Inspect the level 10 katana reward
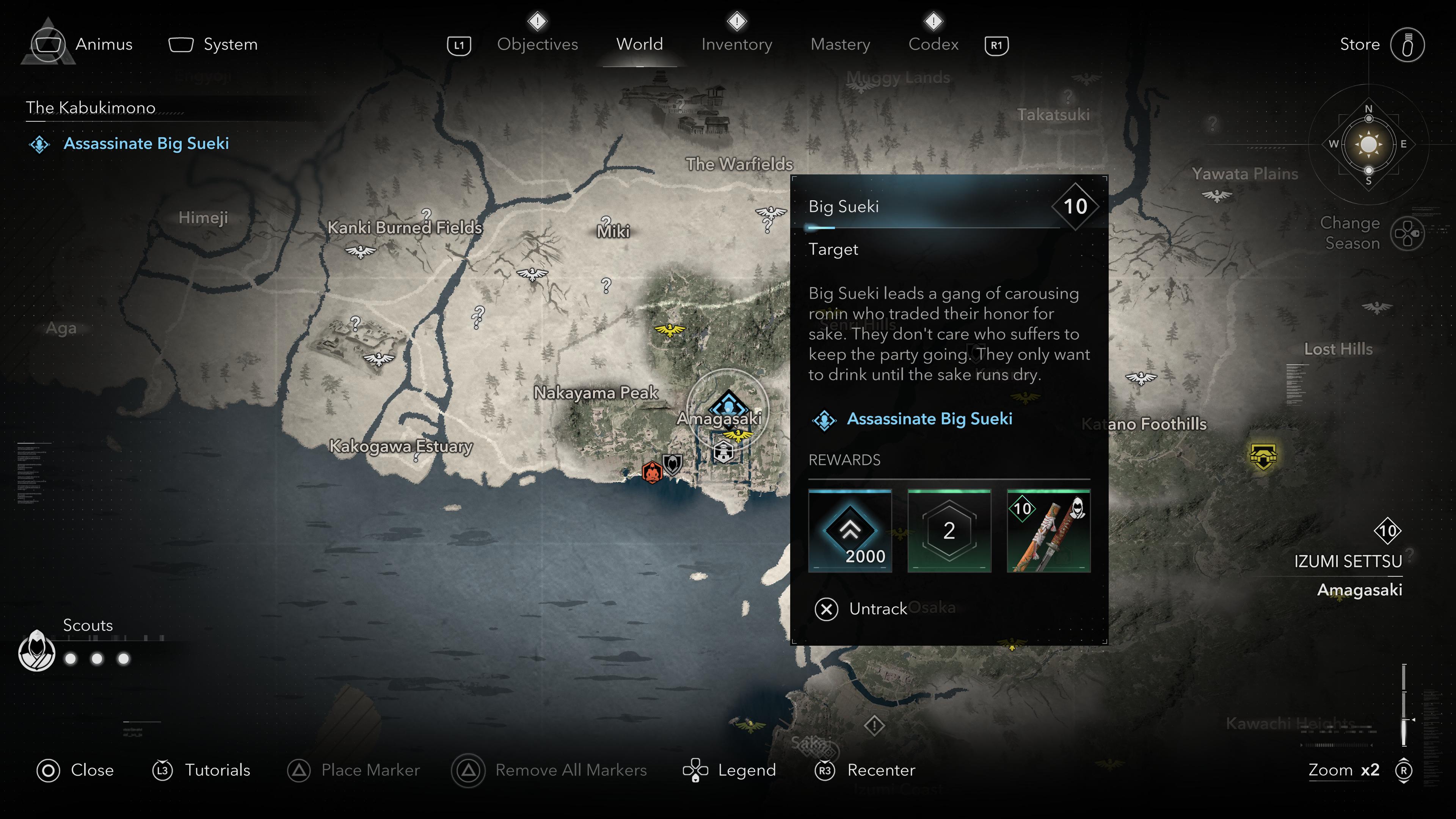1456x819 pixels. 1048,531
